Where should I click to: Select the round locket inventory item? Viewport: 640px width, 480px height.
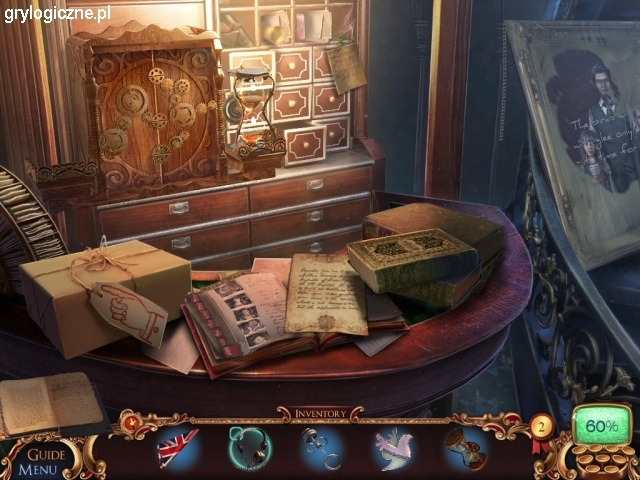pyautogui.click(x=248, y=447)
